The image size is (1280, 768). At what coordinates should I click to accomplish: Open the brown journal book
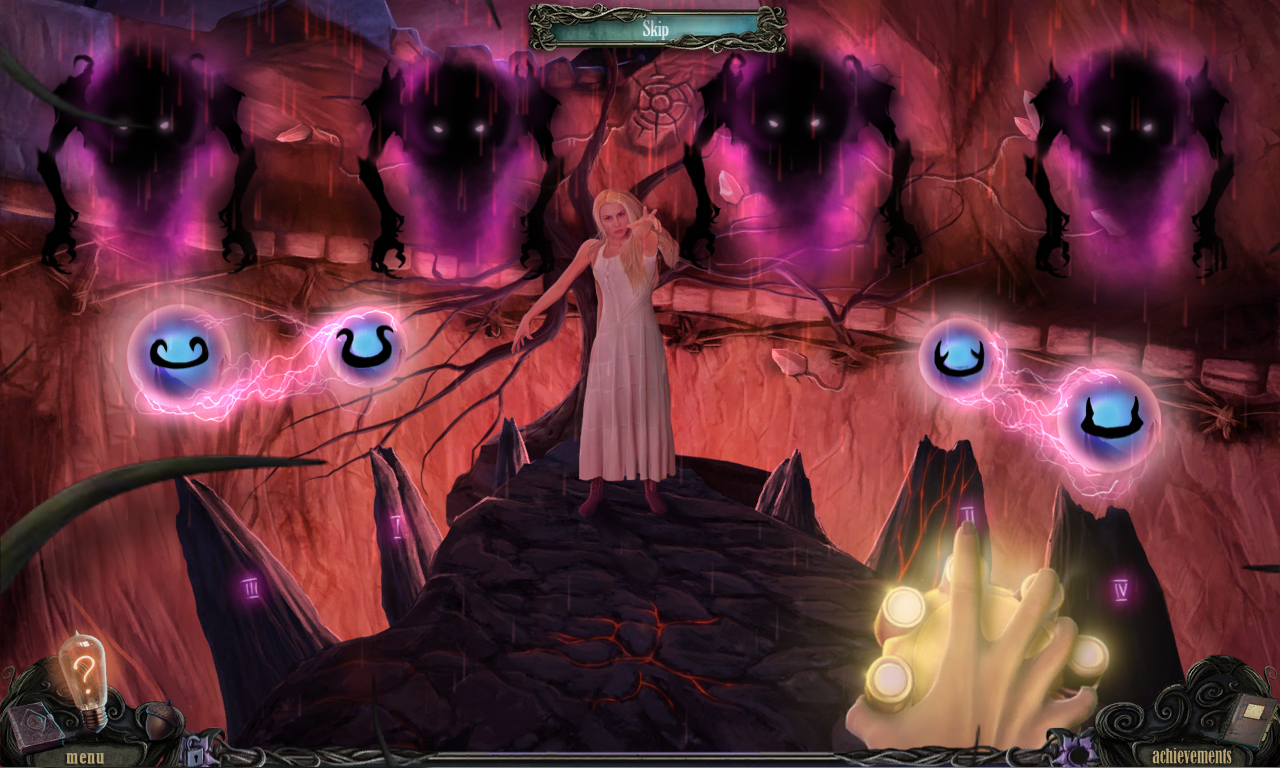coord(1251,718)
